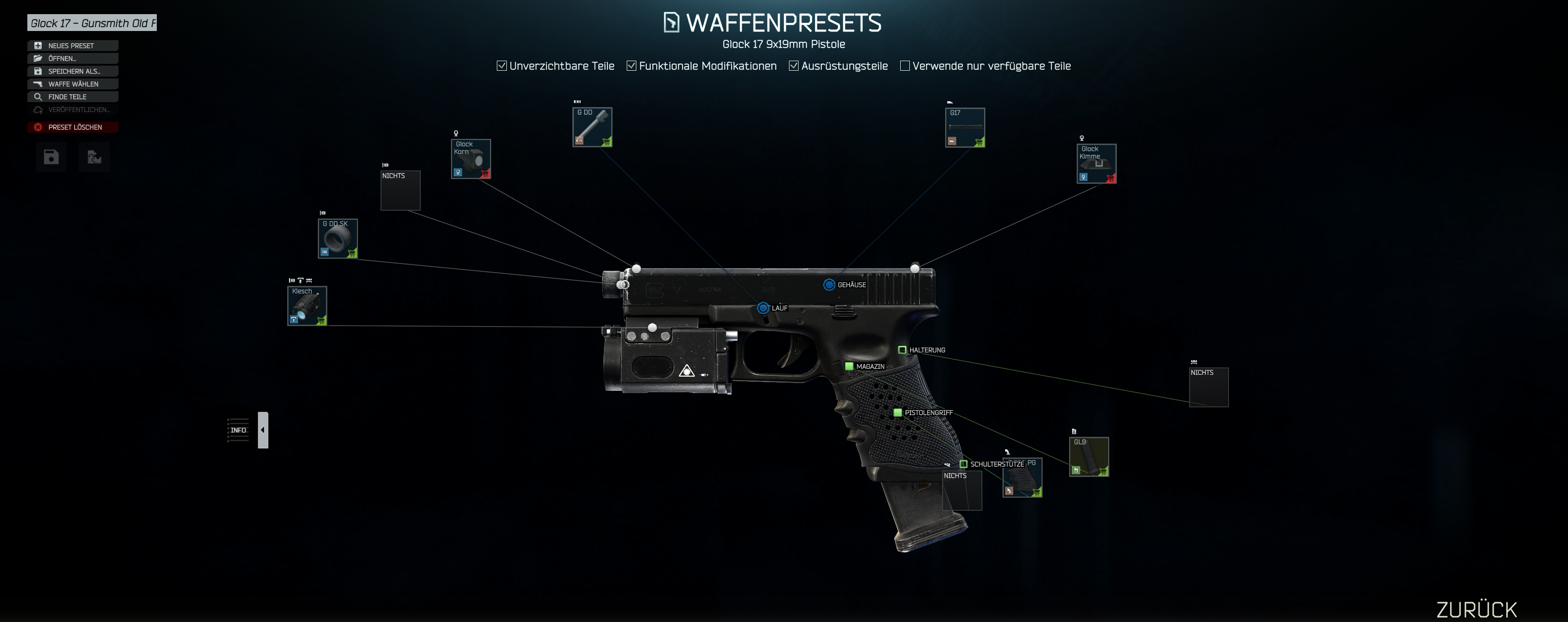The image size is (1568, 622).
Task: Open the Öffnen preset menu entry
Action: (72, 58)
